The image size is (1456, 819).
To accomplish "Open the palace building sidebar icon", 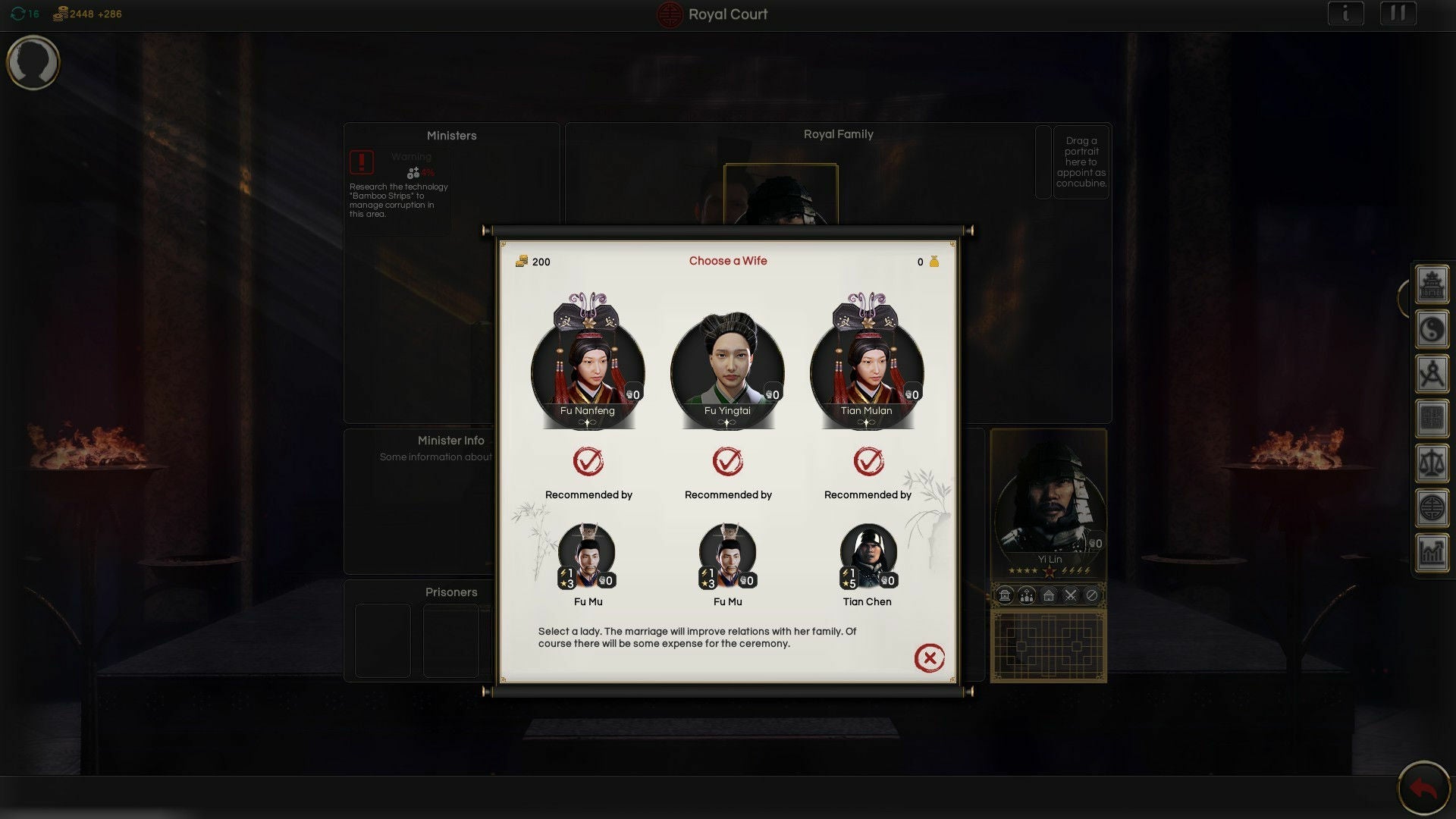I will point(1432,285).
